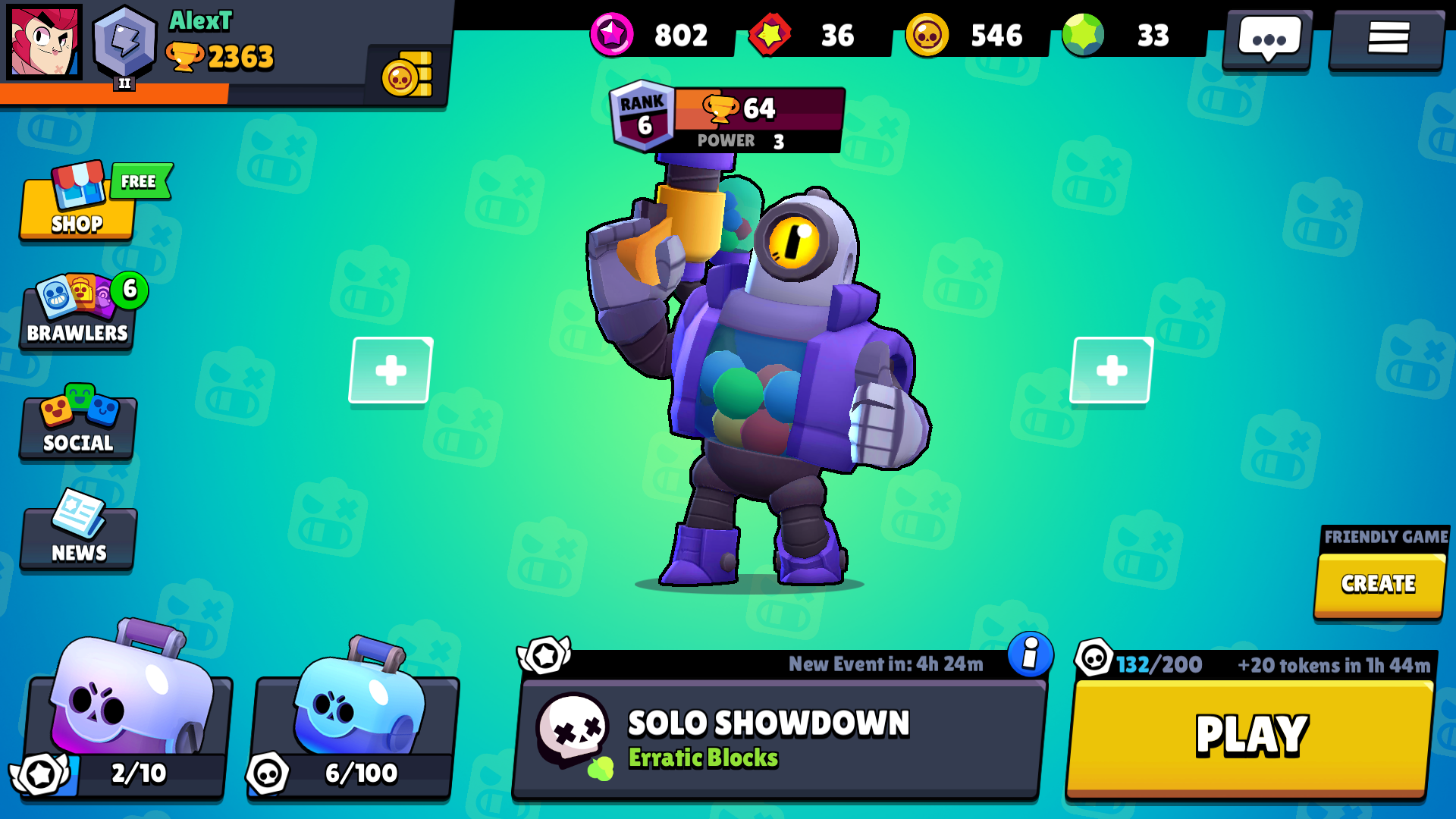Open the News panel

(x=76, y=533)
